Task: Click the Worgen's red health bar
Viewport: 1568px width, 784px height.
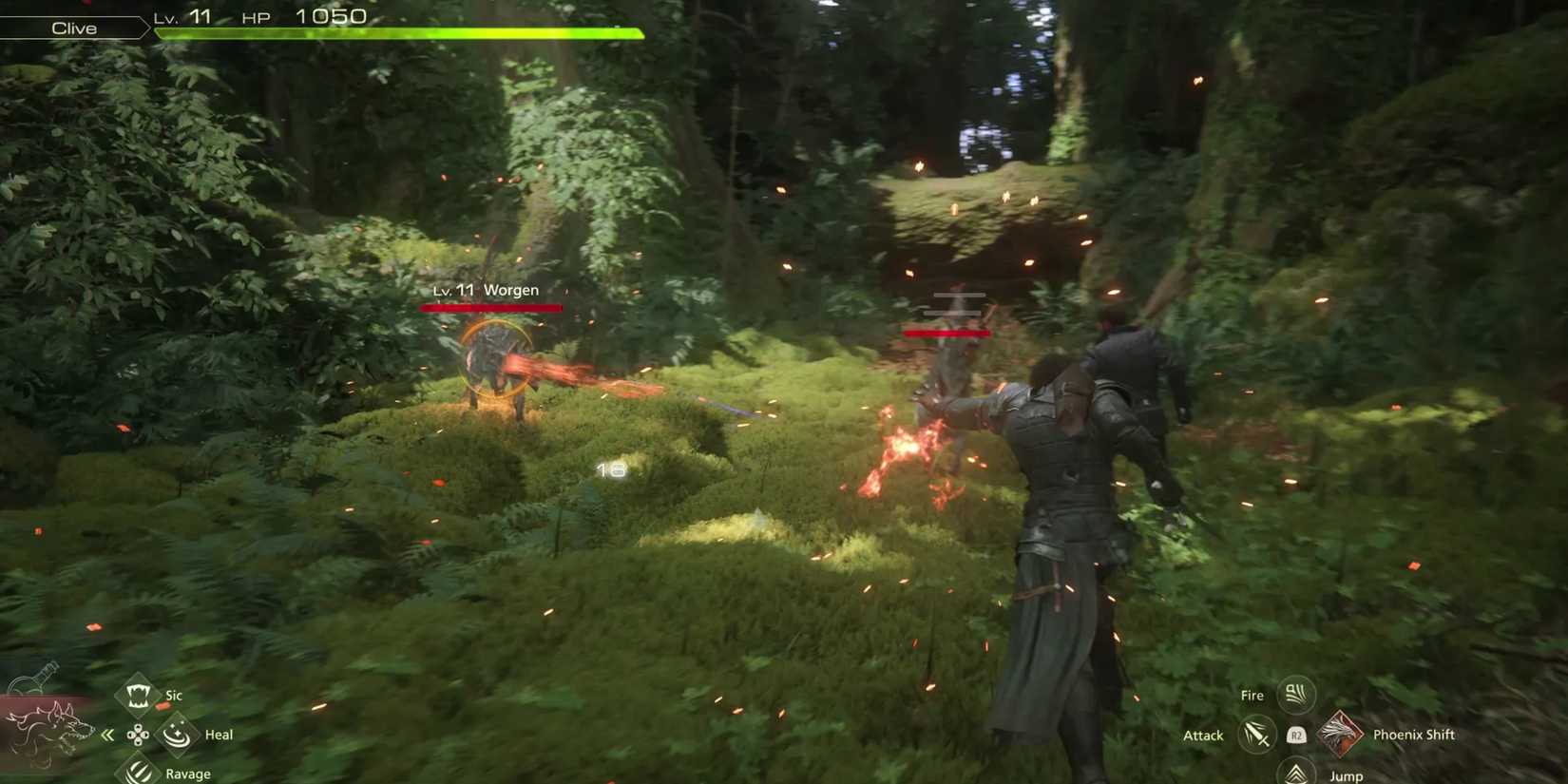Action: click(x=491, y=307)
